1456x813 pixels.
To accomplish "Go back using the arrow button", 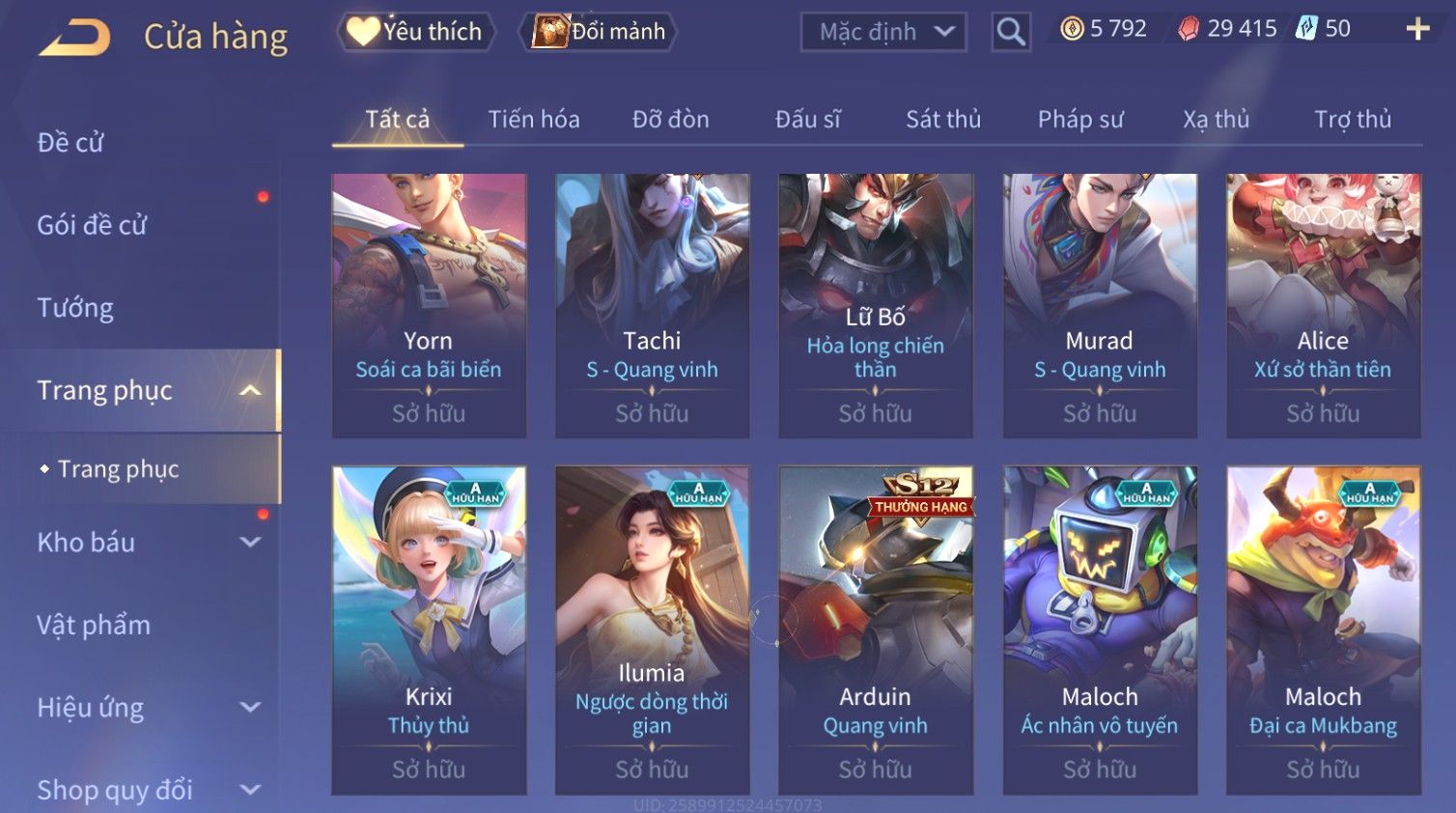I will (x=74, y=37).
